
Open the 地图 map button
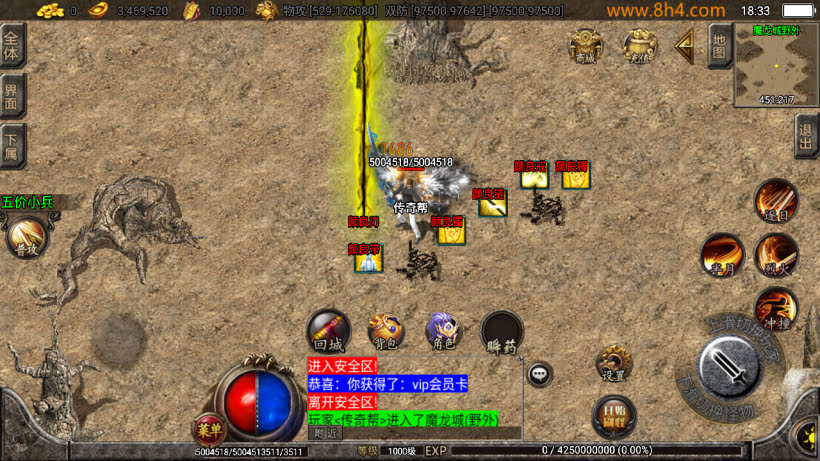click(719, 46)
